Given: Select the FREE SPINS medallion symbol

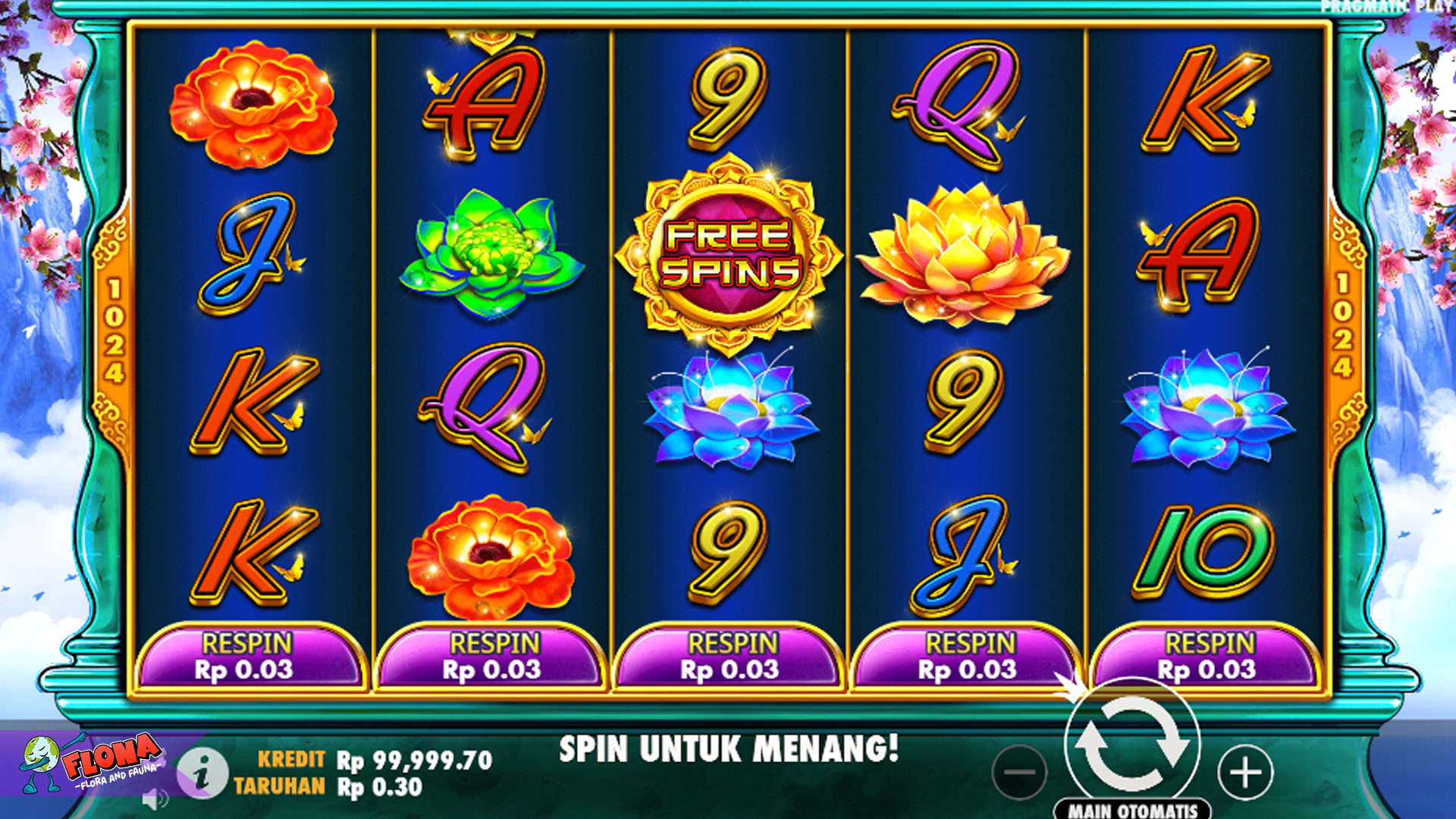Looking at the screenshot, I should click(727, 250).
